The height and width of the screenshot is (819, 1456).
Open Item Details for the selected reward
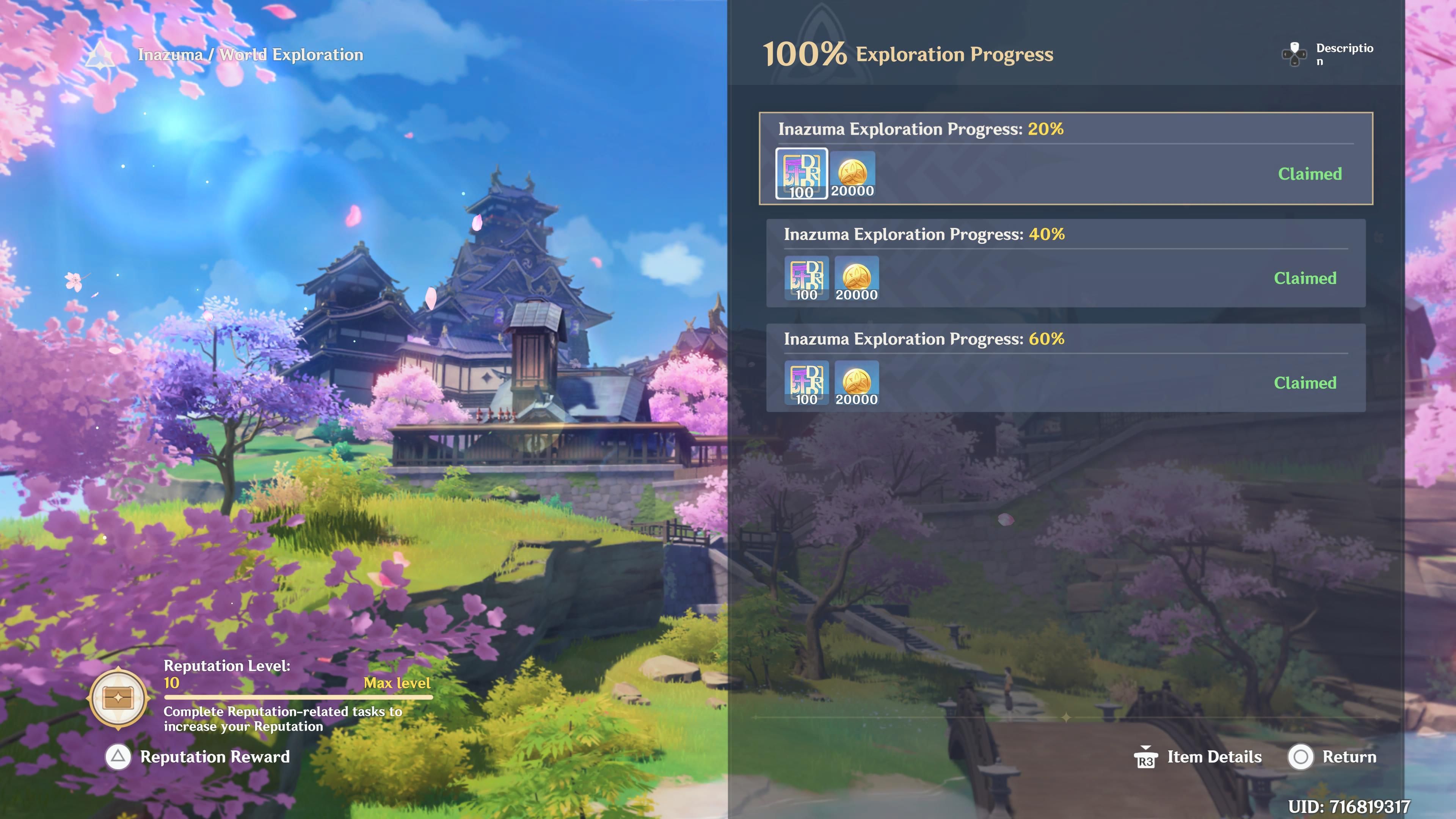click(1213, 757)
